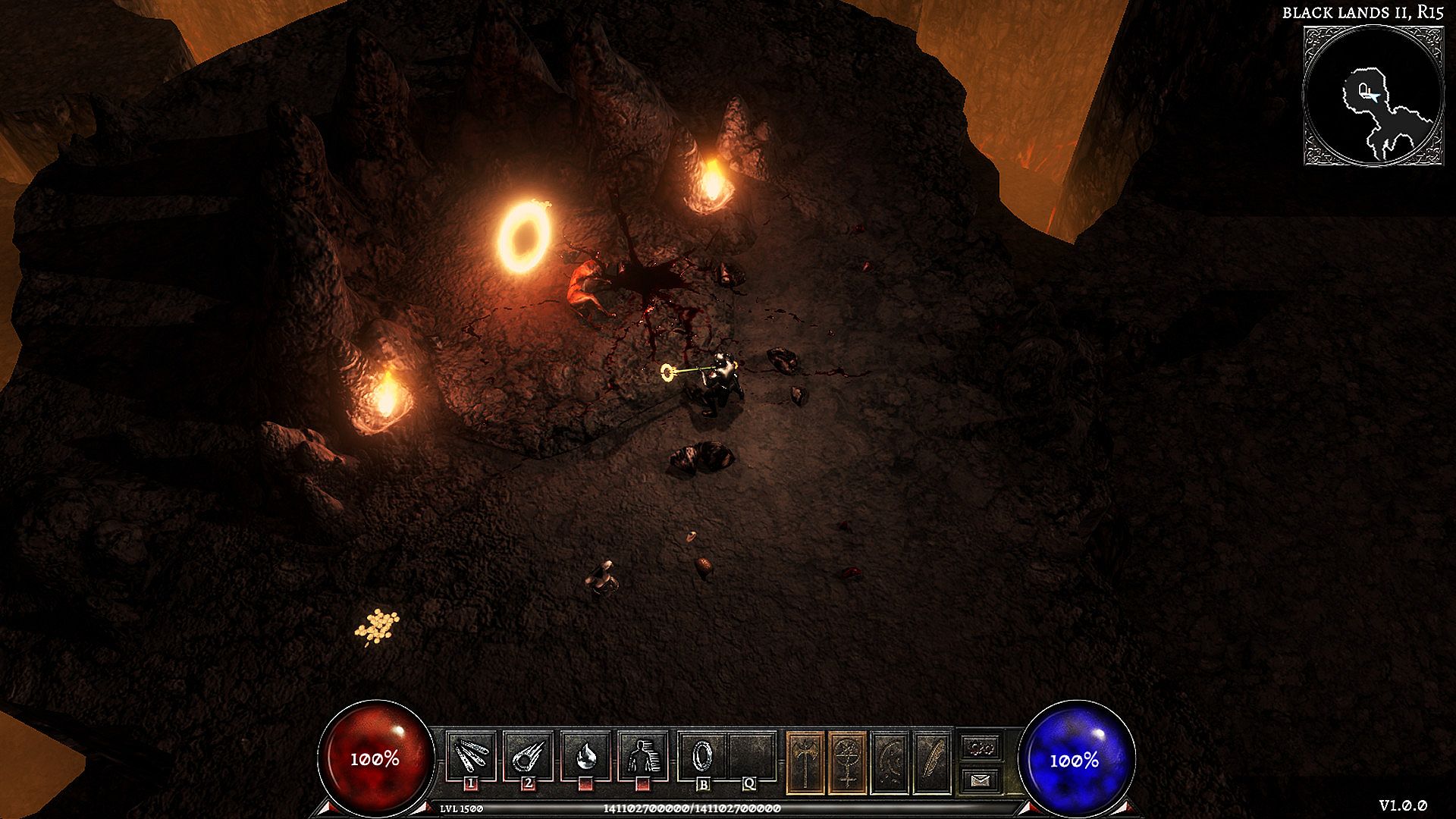Viewport: 1456px width, 819px height.
Task: Use the comet skill in slot 2
Action: 528,756
